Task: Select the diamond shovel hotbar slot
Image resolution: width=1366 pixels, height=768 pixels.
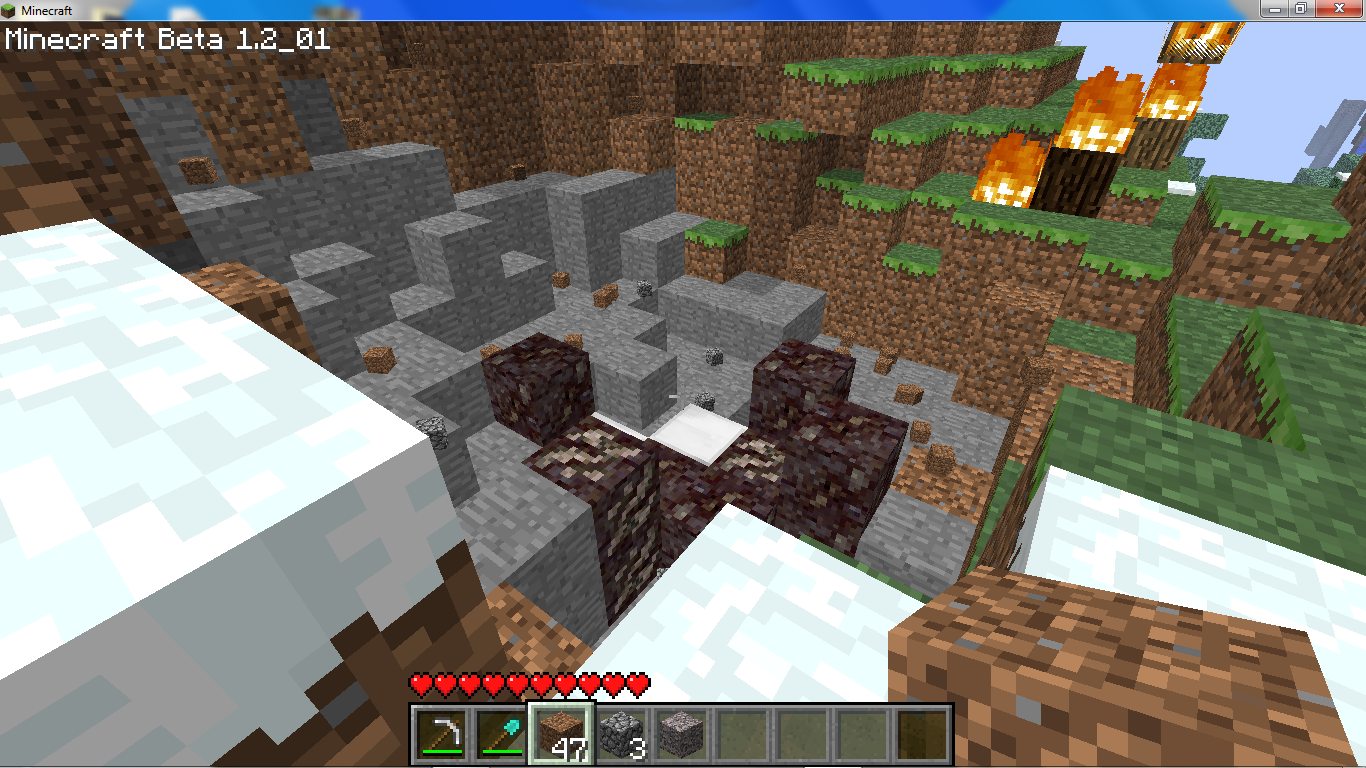Action: [x=501, y=734]
